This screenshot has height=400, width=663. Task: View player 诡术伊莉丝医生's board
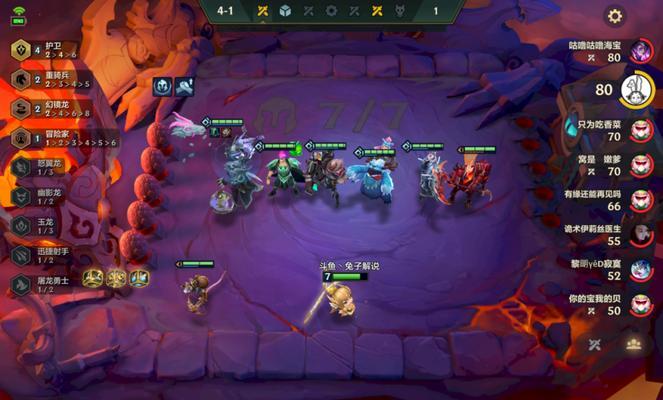(x=641, y=236)
